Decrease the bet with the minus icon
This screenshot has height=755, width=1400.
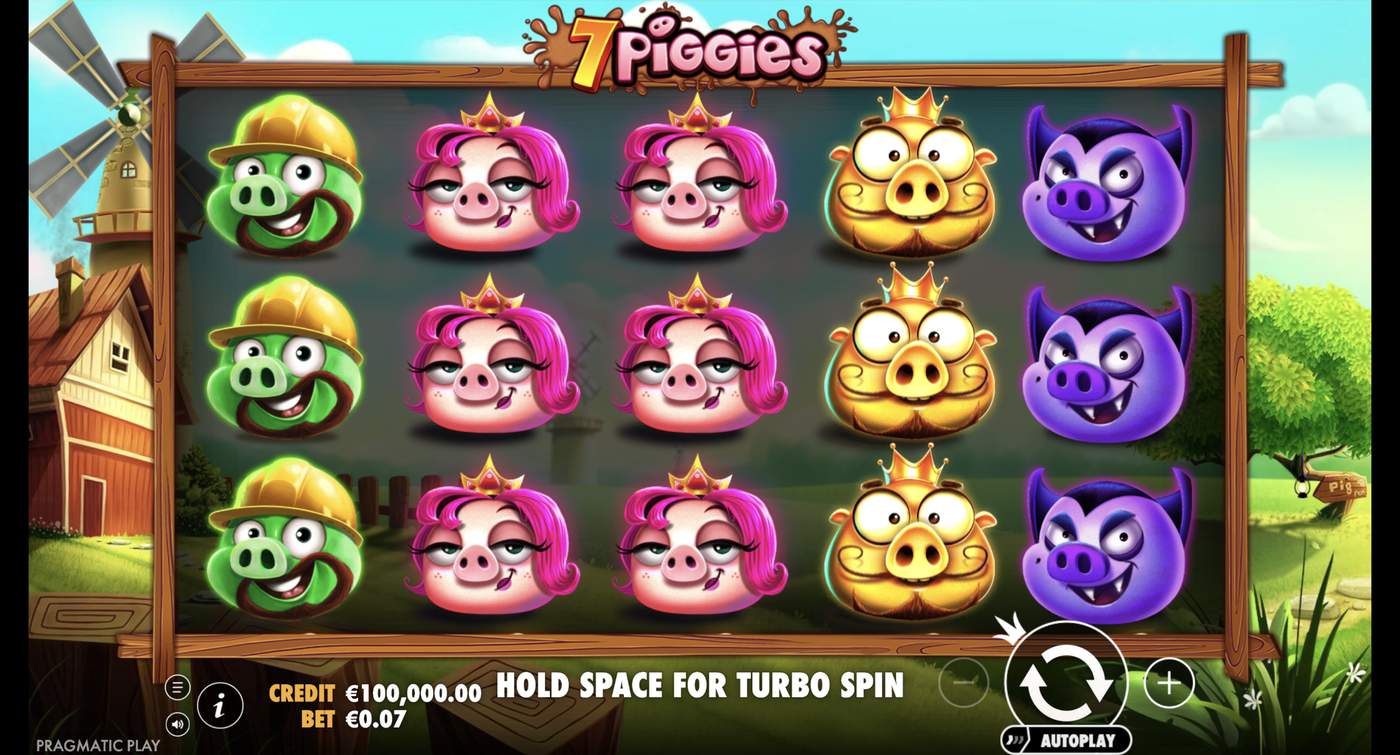(962, 682)
